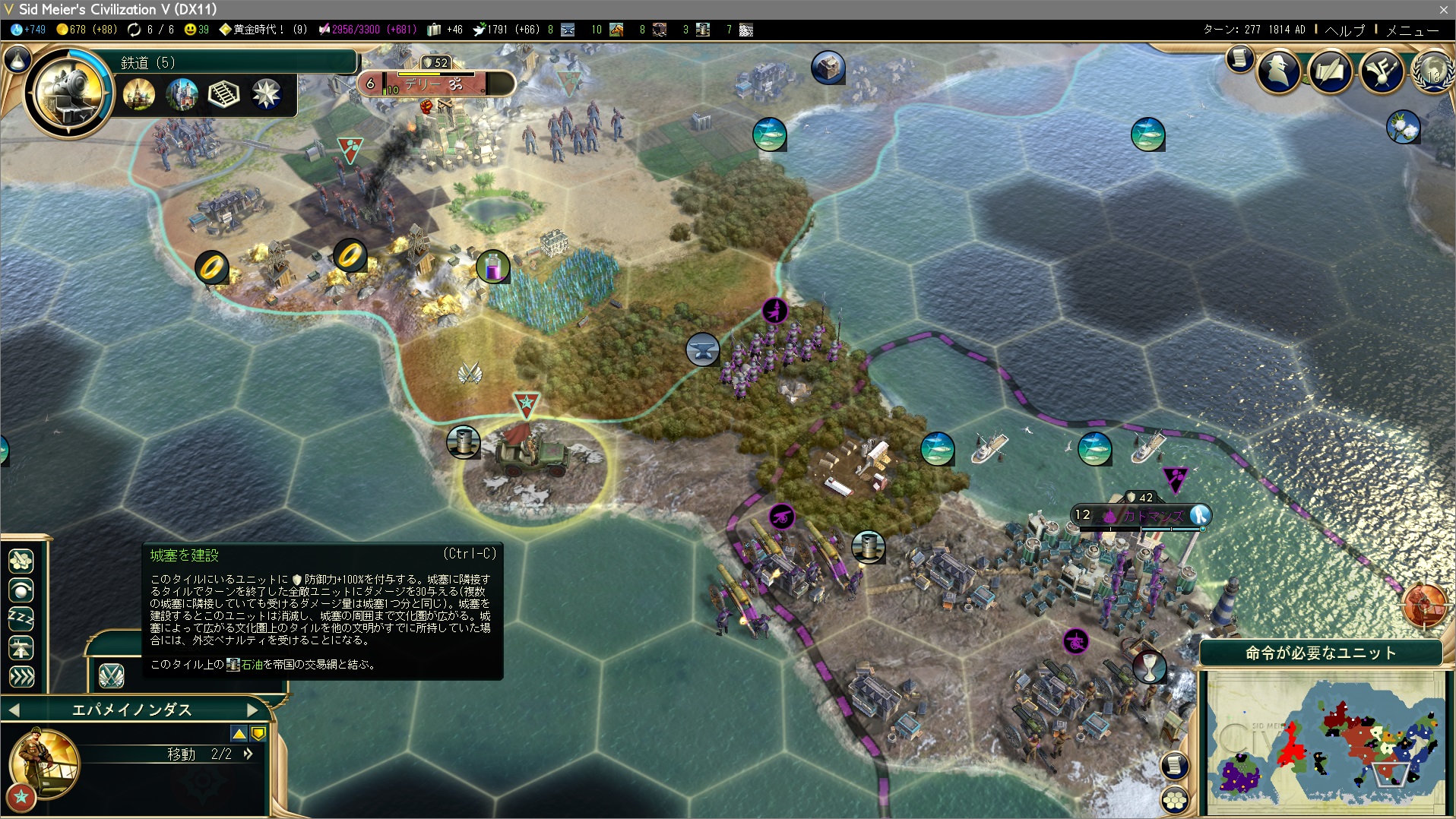Open the culture overview music note icon
Viewport: 1456px width, 819px height.
point(1382,72)
